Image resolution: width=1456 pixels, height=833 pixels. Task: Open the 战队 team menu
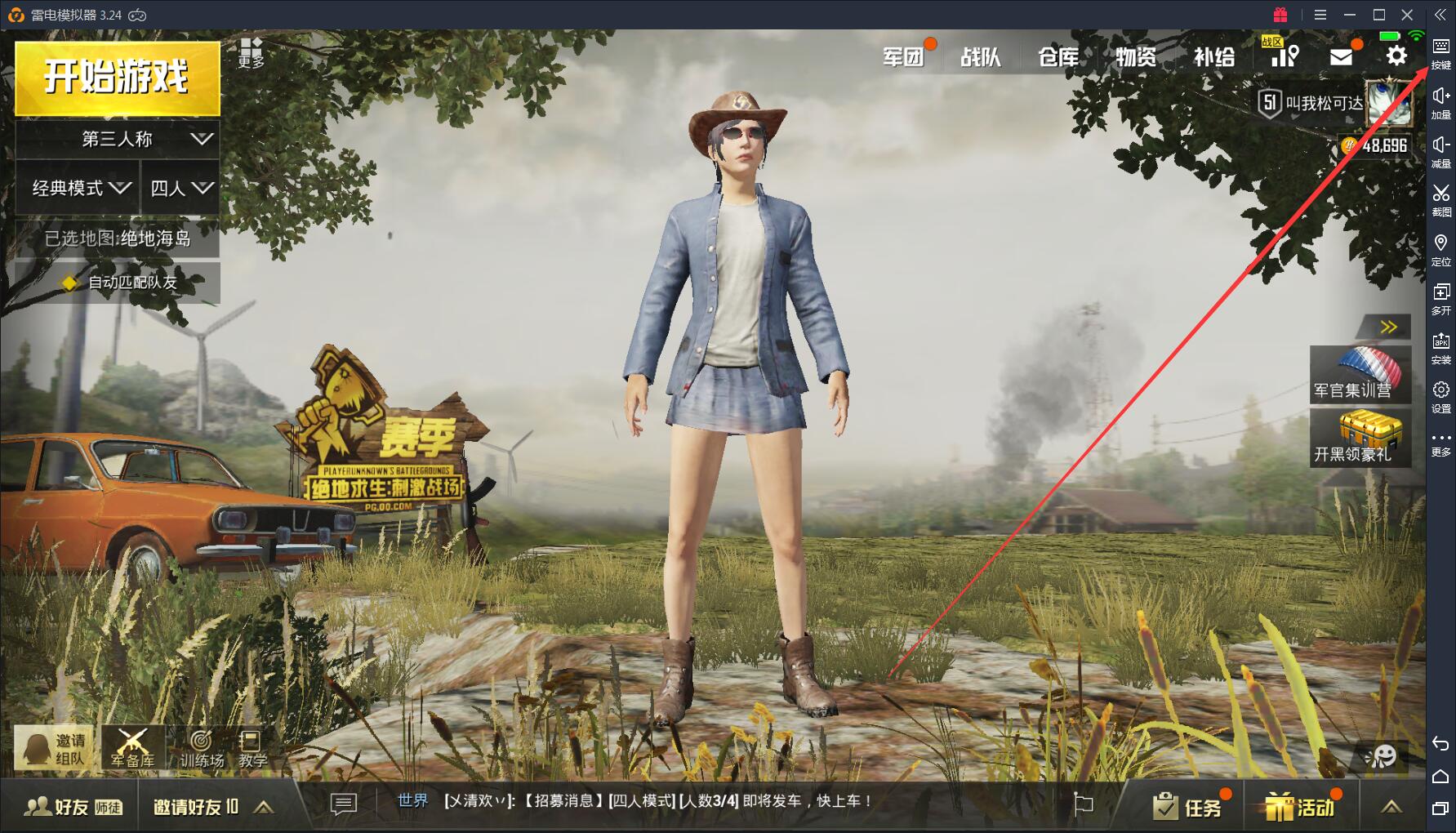pyautogui.click(x=981, y=56)
